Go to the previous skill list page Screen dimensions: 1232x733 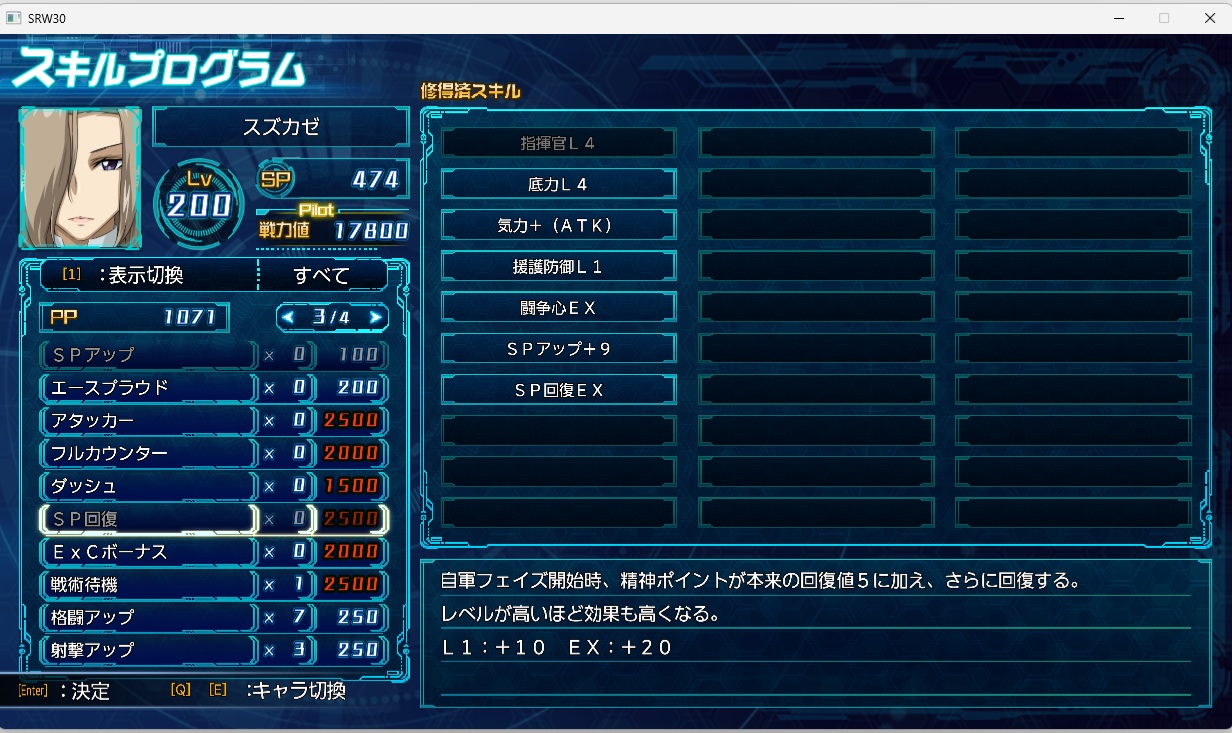288,318
